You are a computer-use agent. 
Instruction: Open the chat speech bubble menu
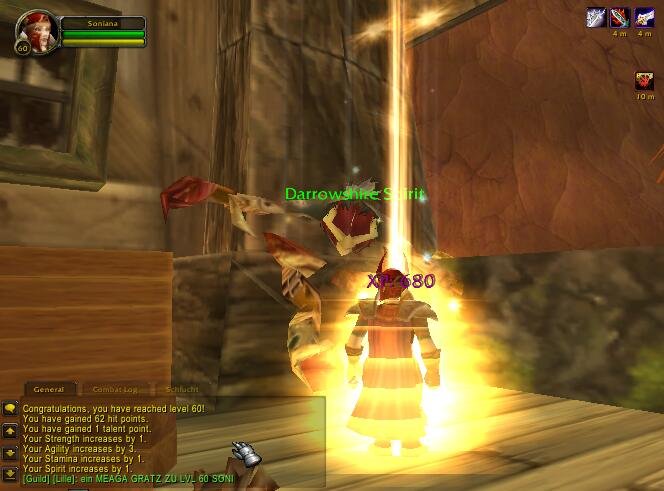pos(10,409)
